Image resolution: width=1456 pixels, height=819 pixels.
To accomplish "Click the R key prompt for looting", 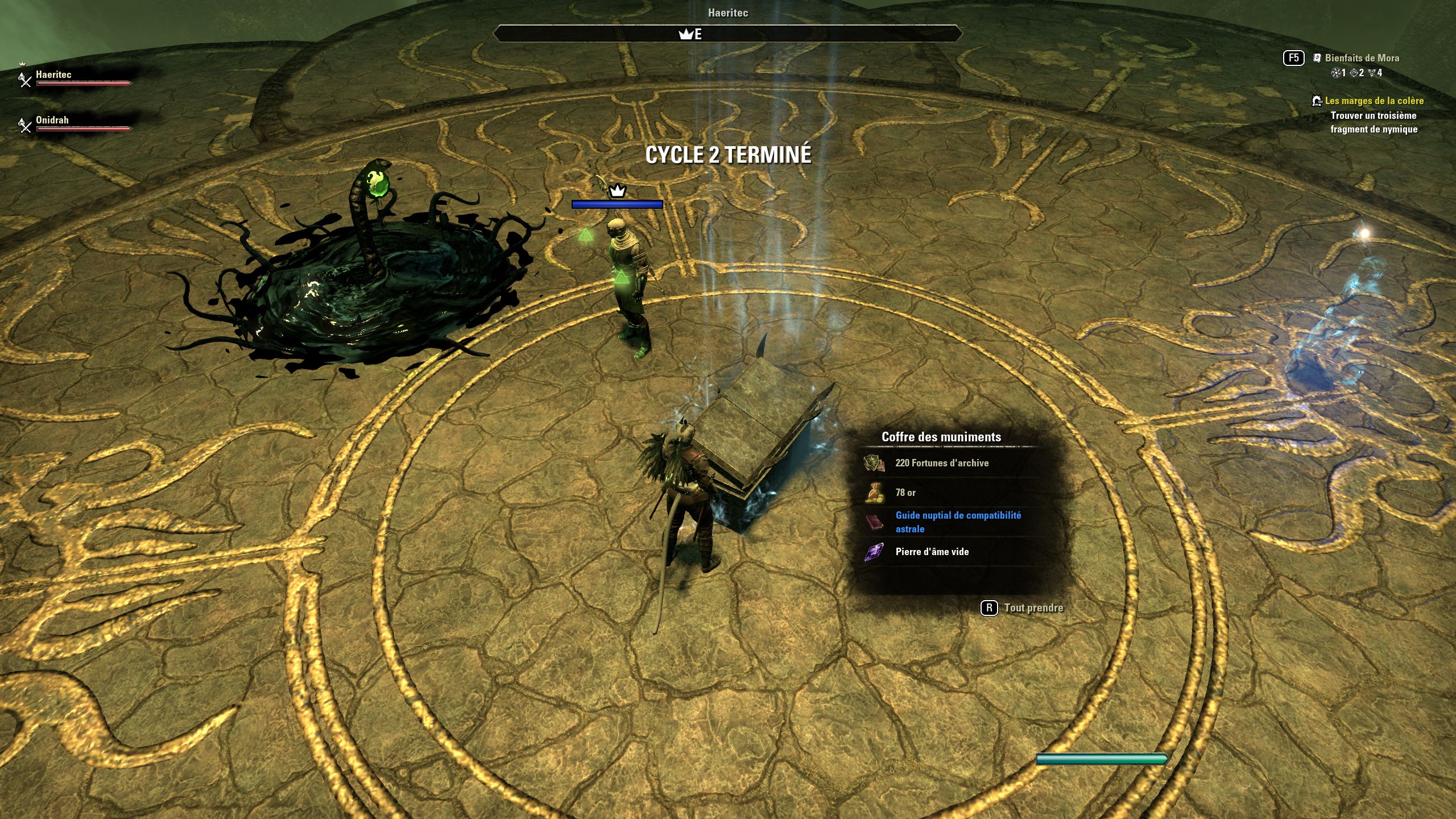I will click(x=989, y=607).
